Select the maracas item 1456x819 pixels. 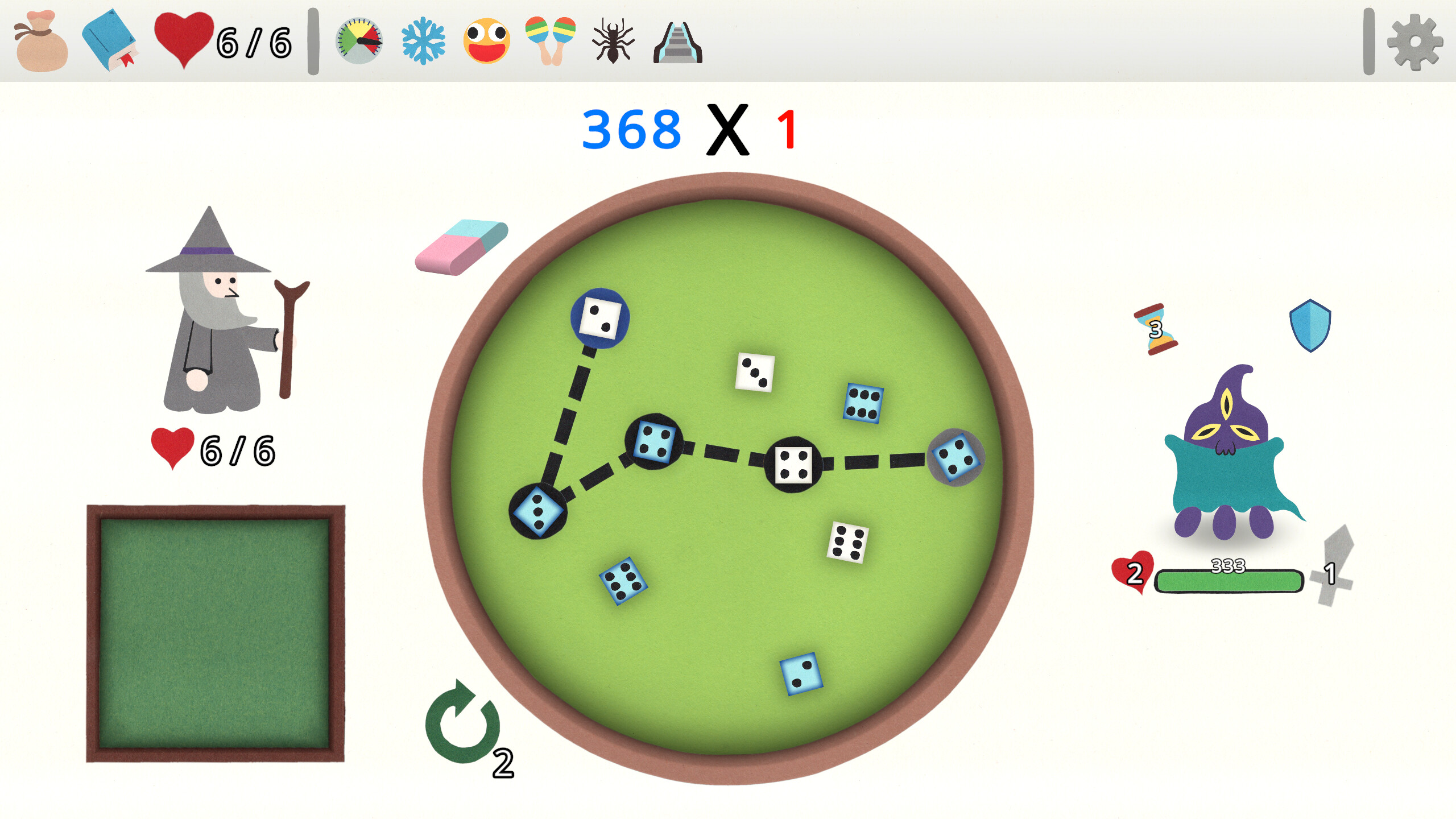(549, 41)
